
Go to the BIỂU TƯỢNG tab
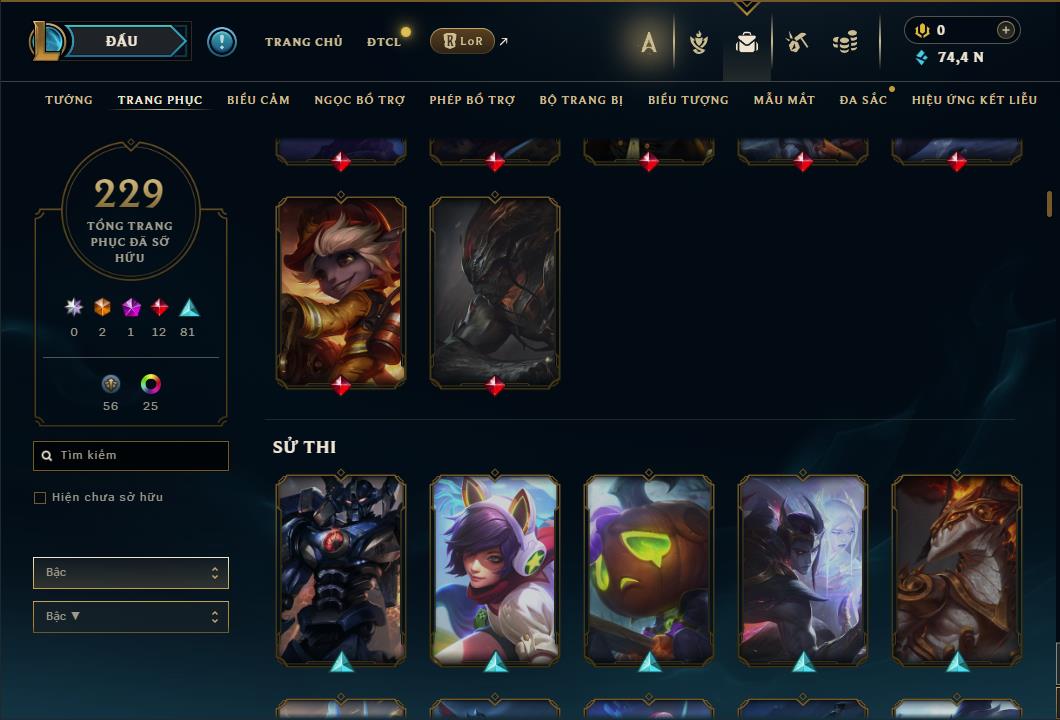[x=688, y=100]
